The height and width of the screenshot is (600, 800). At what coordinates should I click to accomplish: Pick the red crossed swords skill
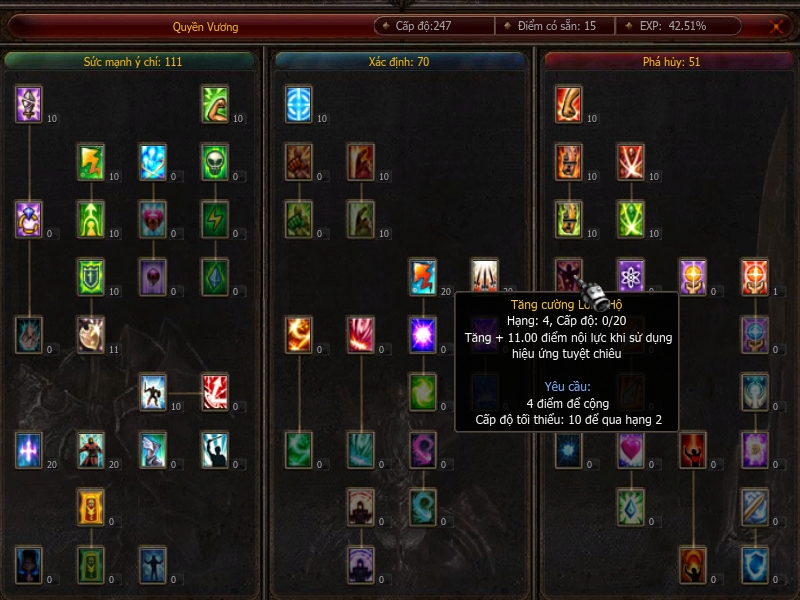631,162
